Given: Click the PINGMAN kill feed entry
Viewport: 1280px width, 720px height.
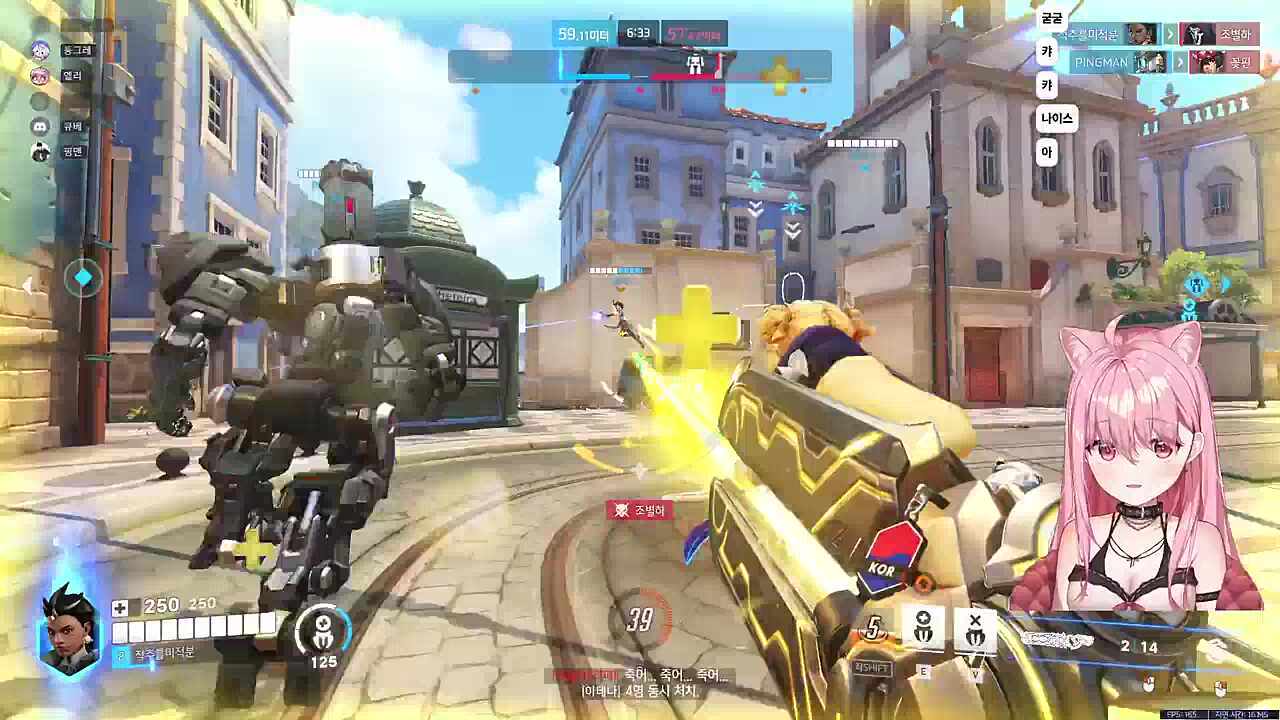Looking at the screenshot, I should tap(1163, 62).
